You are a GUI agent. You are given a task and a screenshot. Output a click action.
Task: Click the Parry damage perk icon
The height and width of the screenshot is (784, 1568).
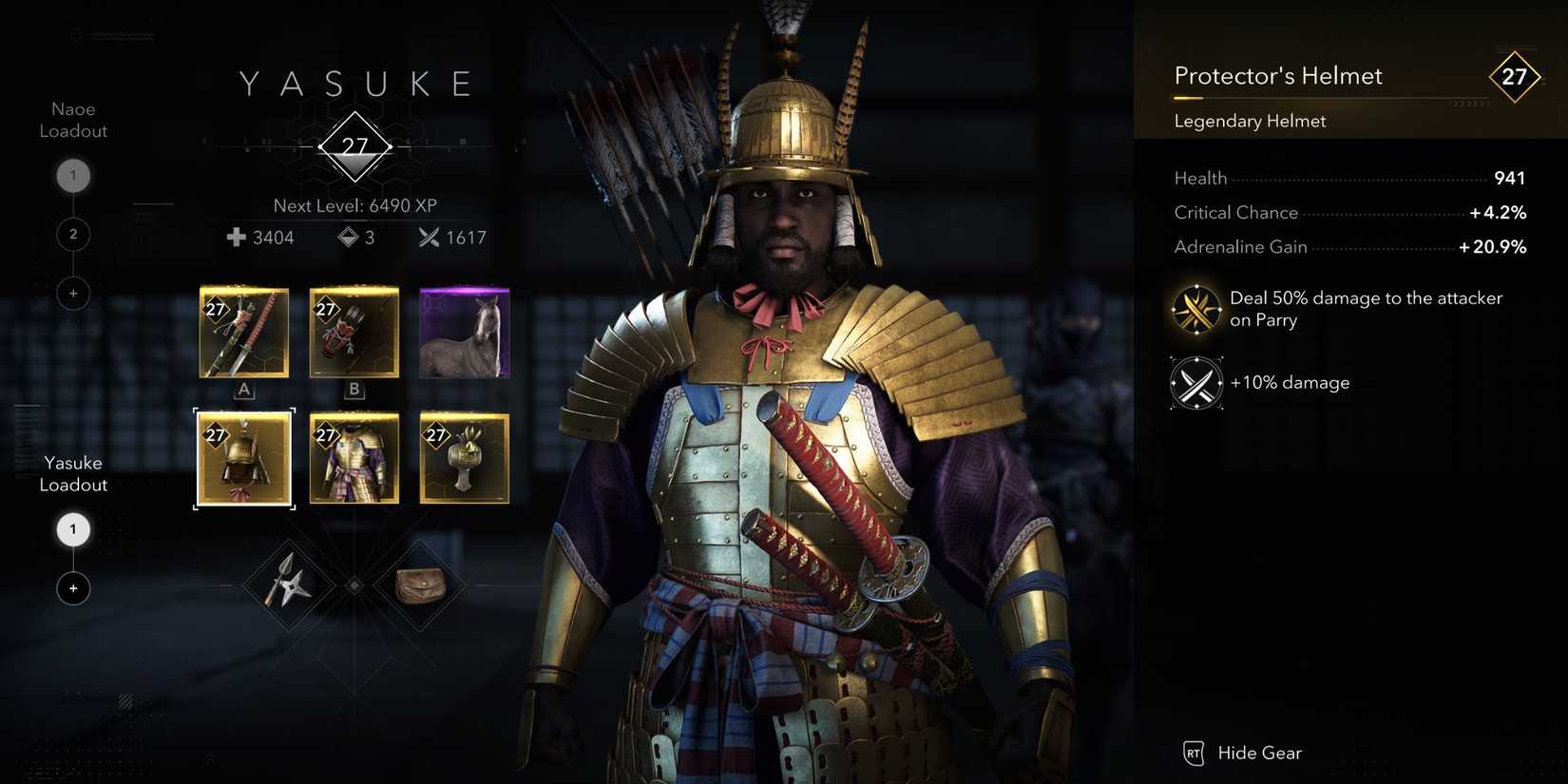pos(1195,309)
